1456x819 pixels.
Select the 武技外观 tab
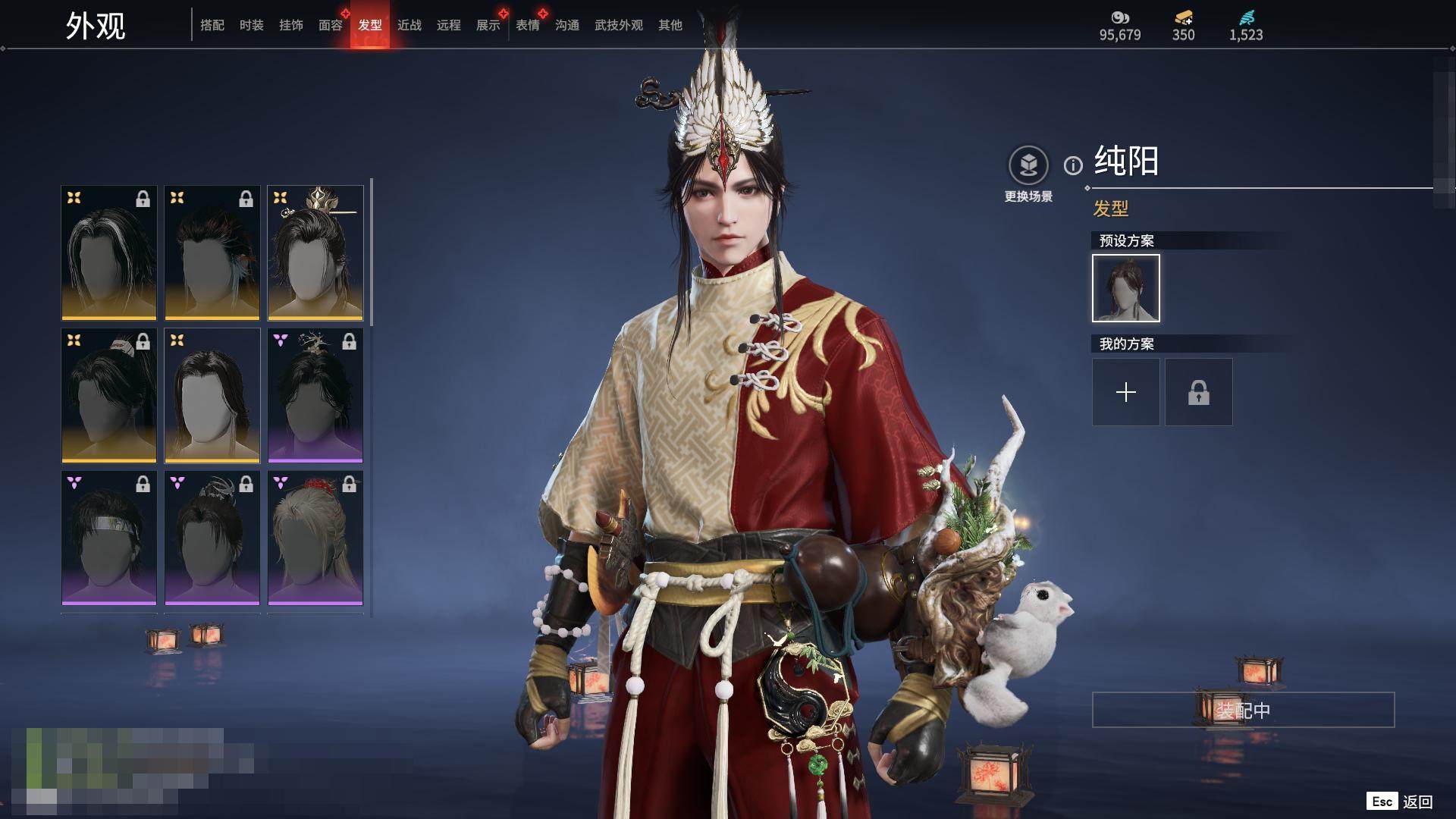click(x=619, y=25)
